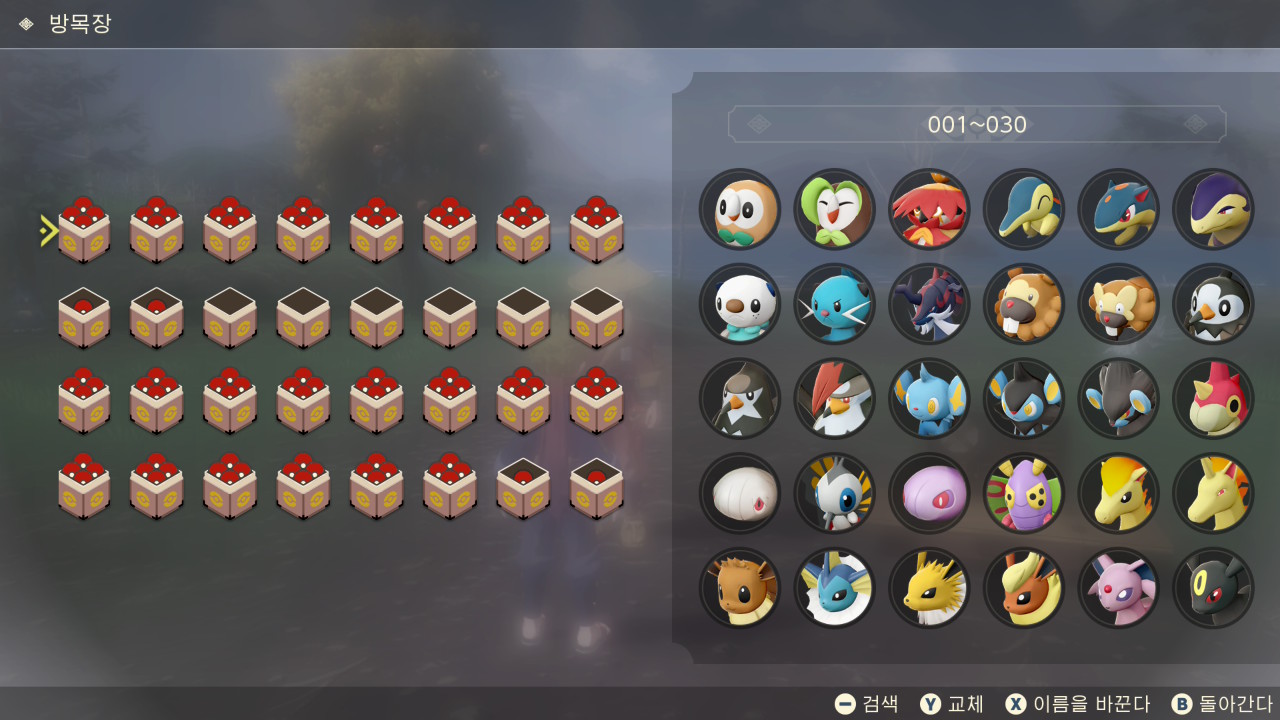Select the Espeon icon
The image size is (1280, 720).
pos(1118,588)
